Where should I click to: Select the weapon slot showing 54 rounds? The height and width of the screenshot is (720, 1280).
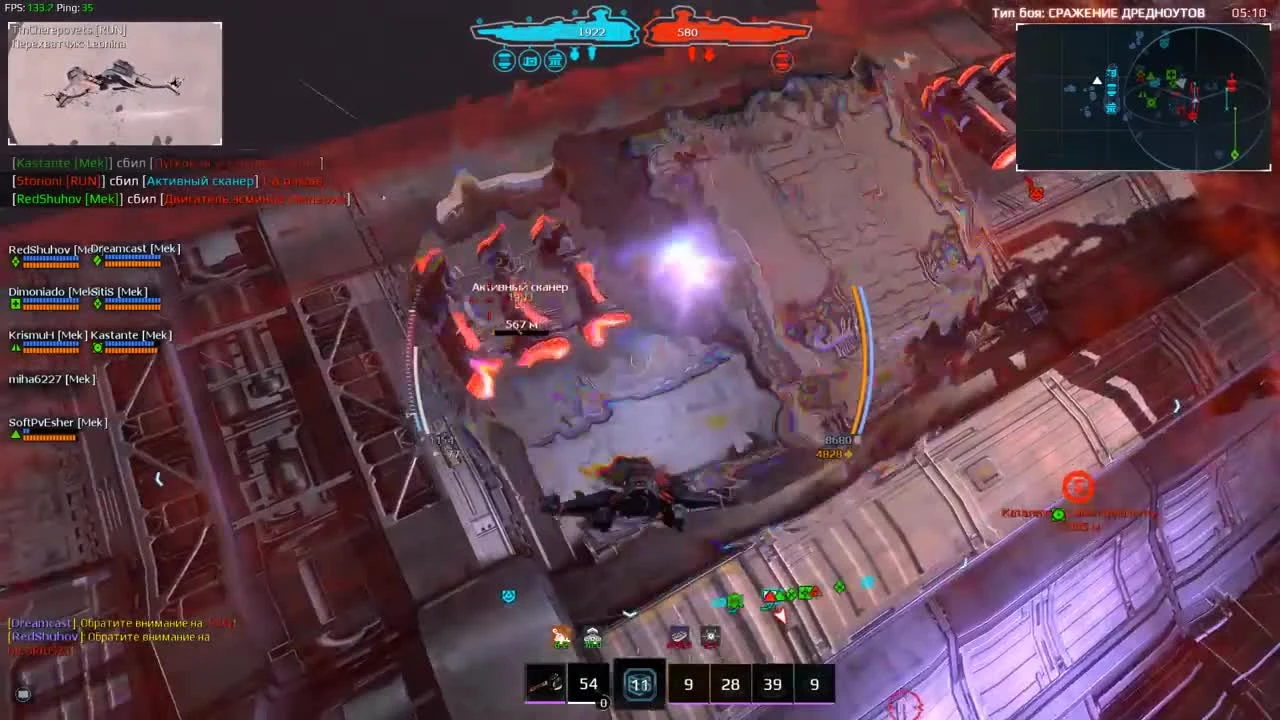click(x=588, y=684)
